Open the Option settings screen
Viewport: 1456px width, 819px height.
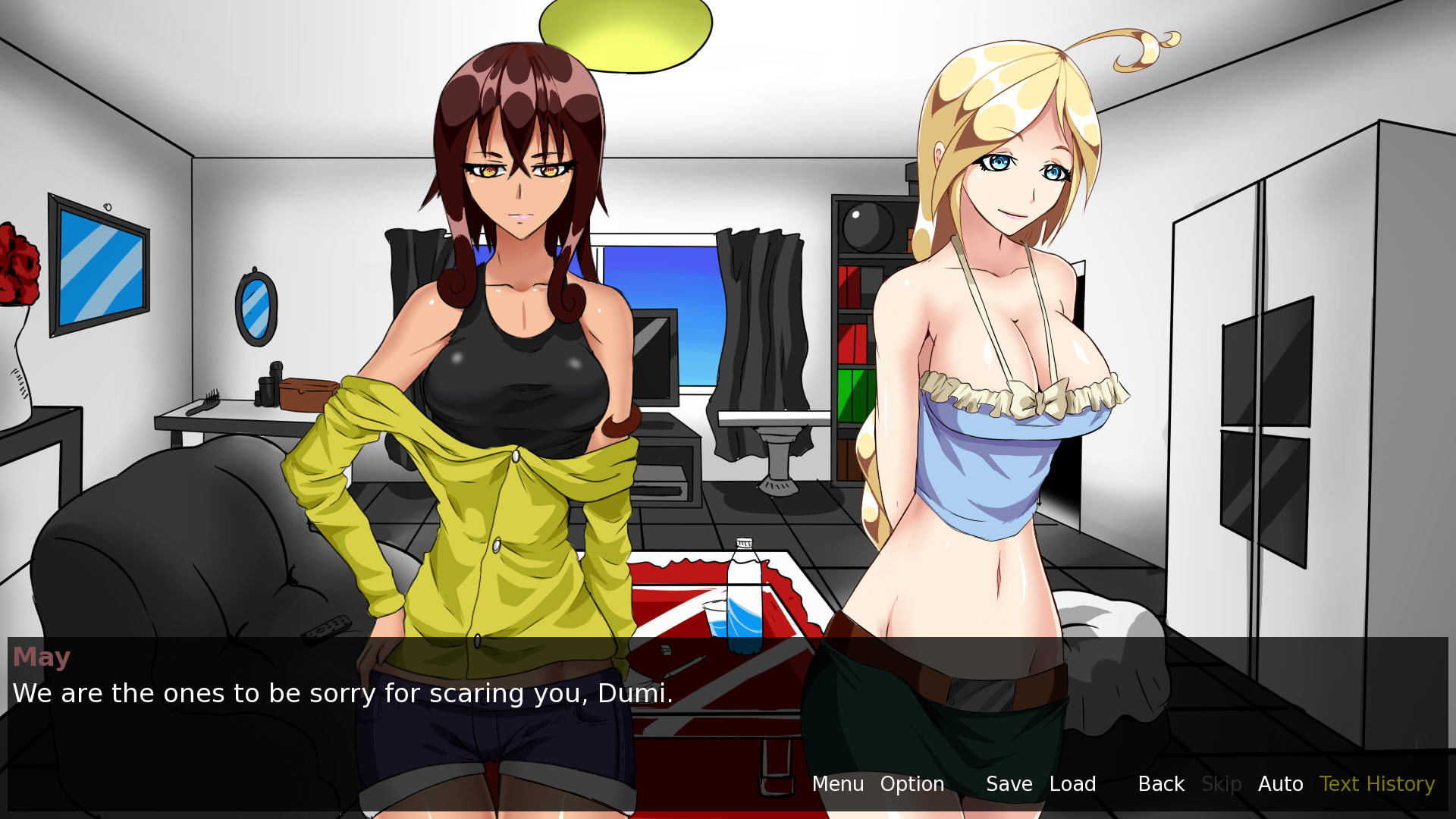pyautogui.click(x=912, y=784)
